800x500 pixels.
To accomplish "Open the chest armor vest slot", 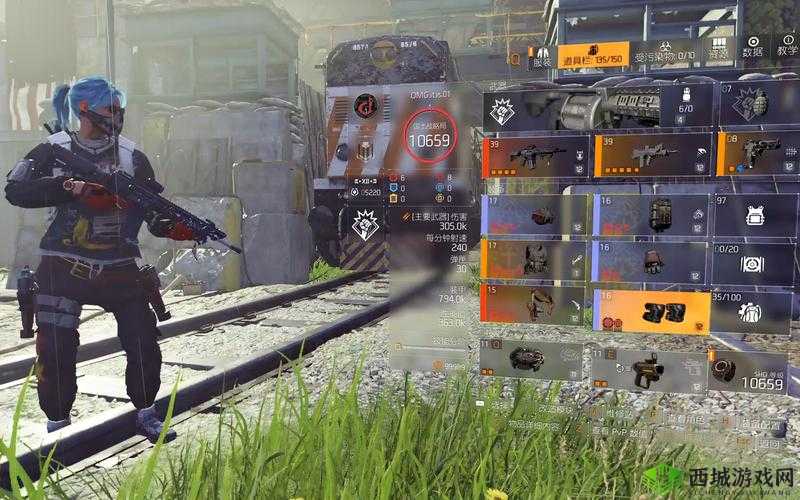I will coord(535,261).
